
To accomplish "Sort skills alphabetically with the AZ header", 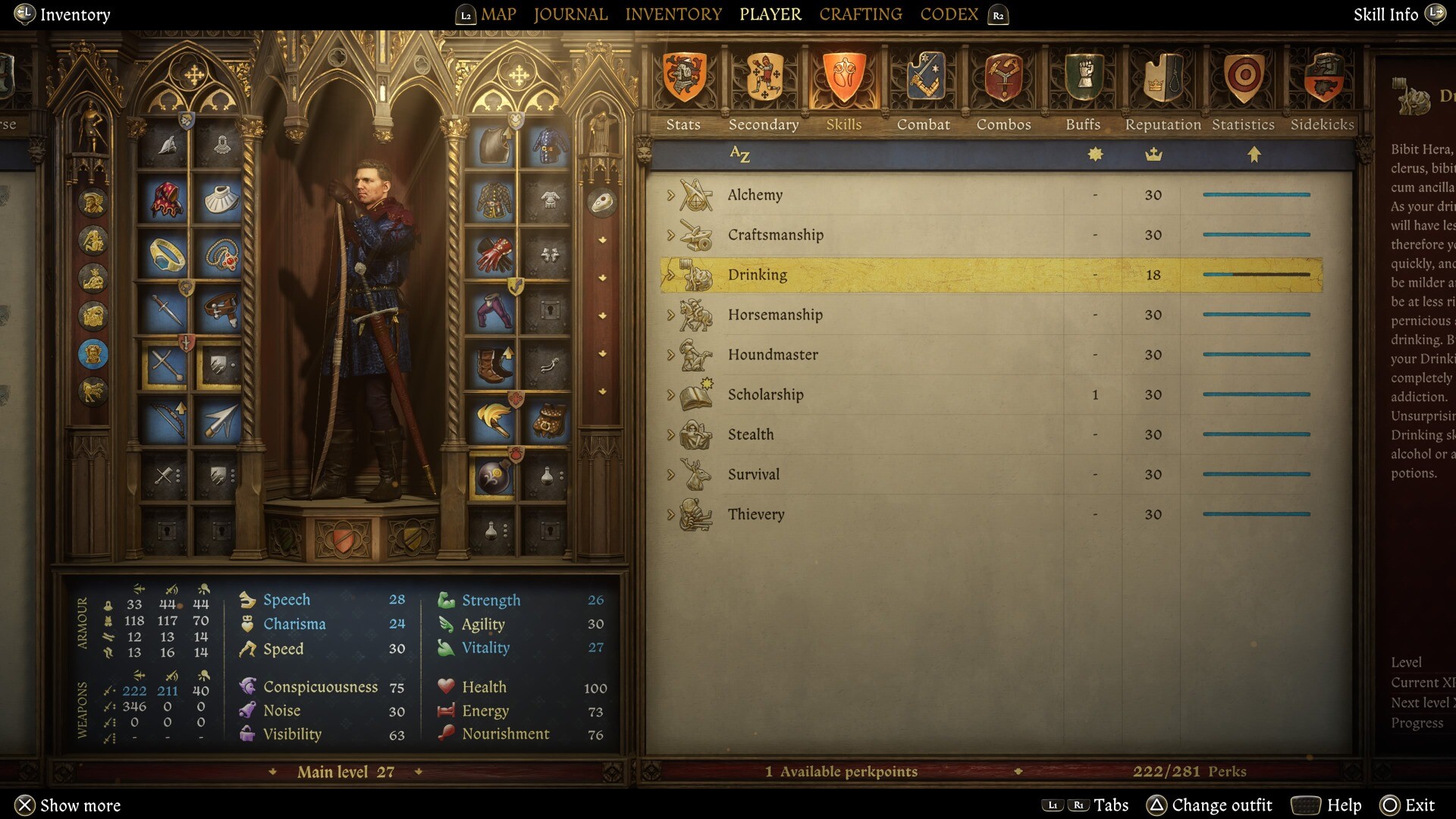I will click(x=739, y=155).
